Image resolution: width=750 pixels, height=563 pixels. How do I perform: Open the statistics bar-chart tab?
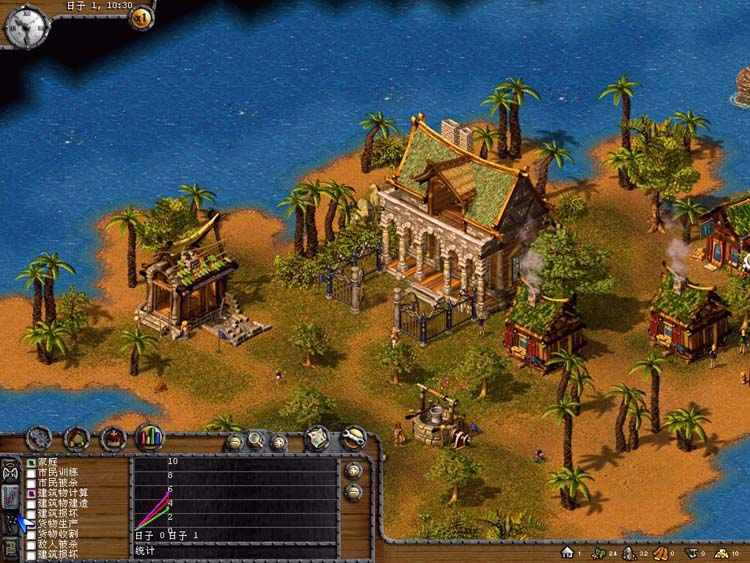click(149, 437)
